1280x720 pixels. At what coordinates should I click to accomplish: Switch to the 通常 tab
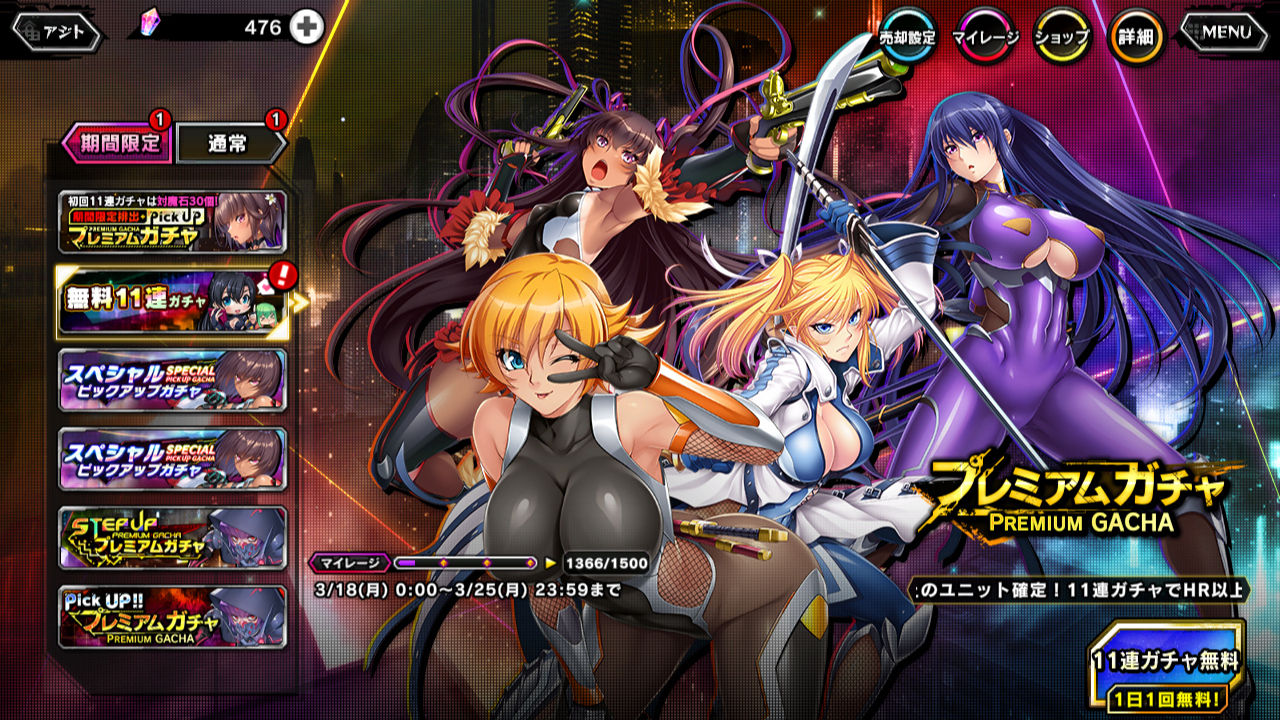[230, 143]
